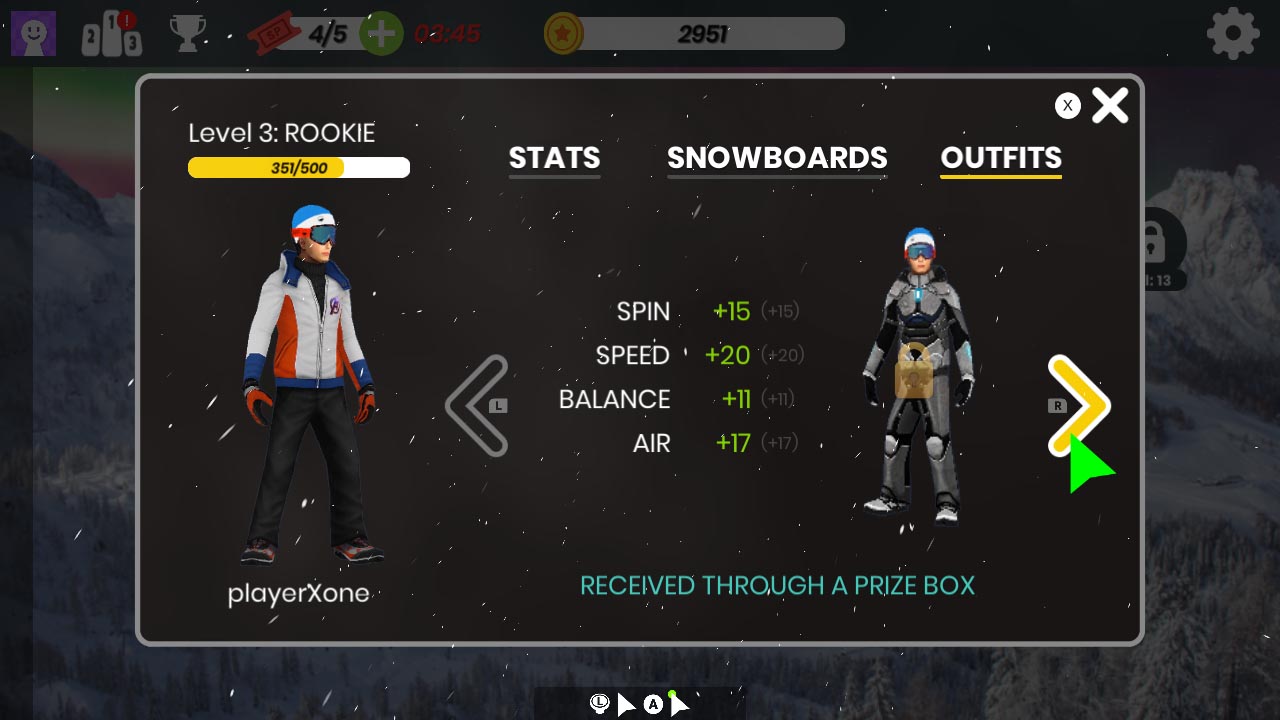
Task: Open the player profile avatar icon
Action: tap(33, 33)
